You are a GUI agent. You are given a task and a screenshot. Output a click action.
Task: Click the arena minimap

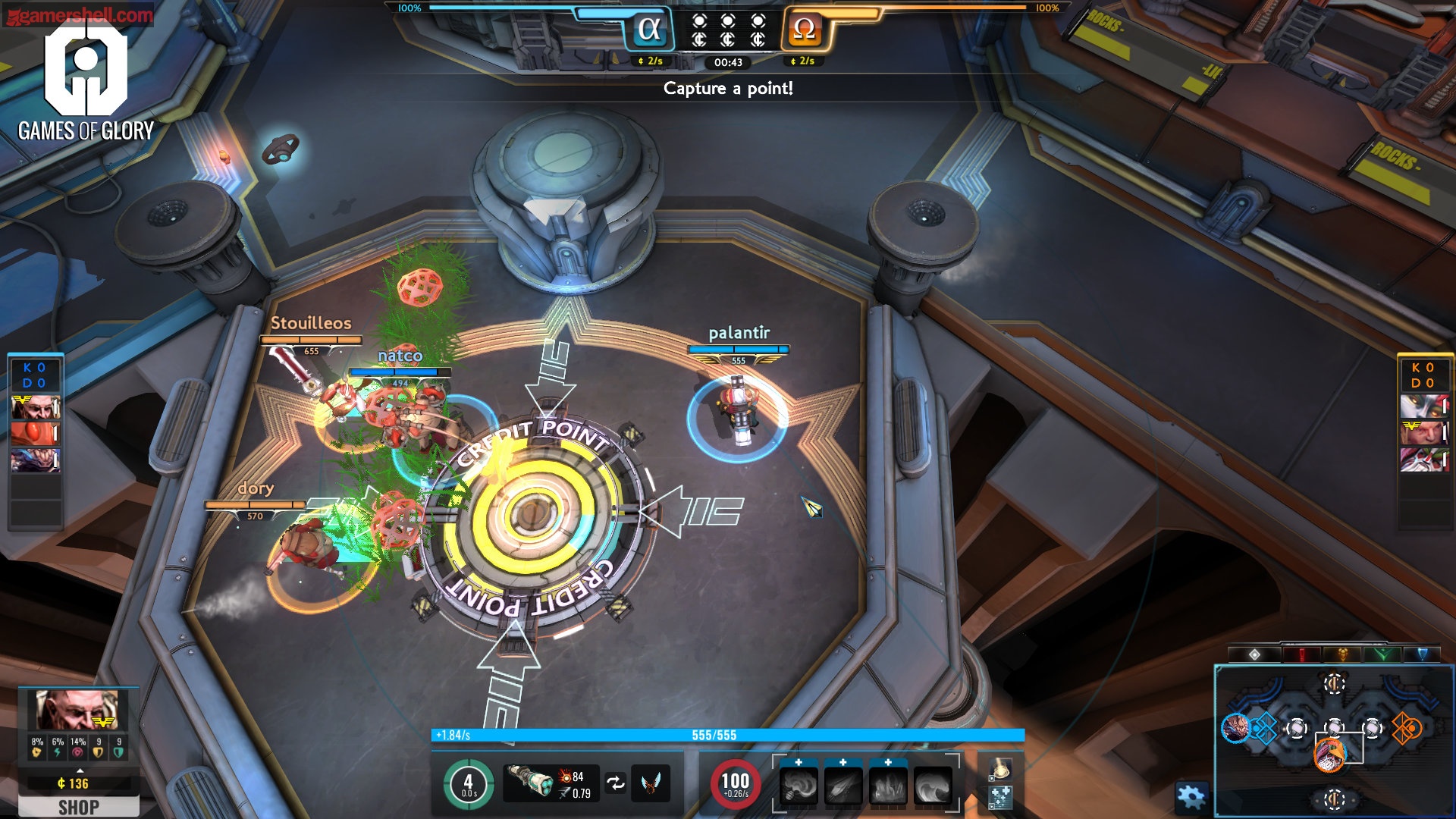(1333, 739)
